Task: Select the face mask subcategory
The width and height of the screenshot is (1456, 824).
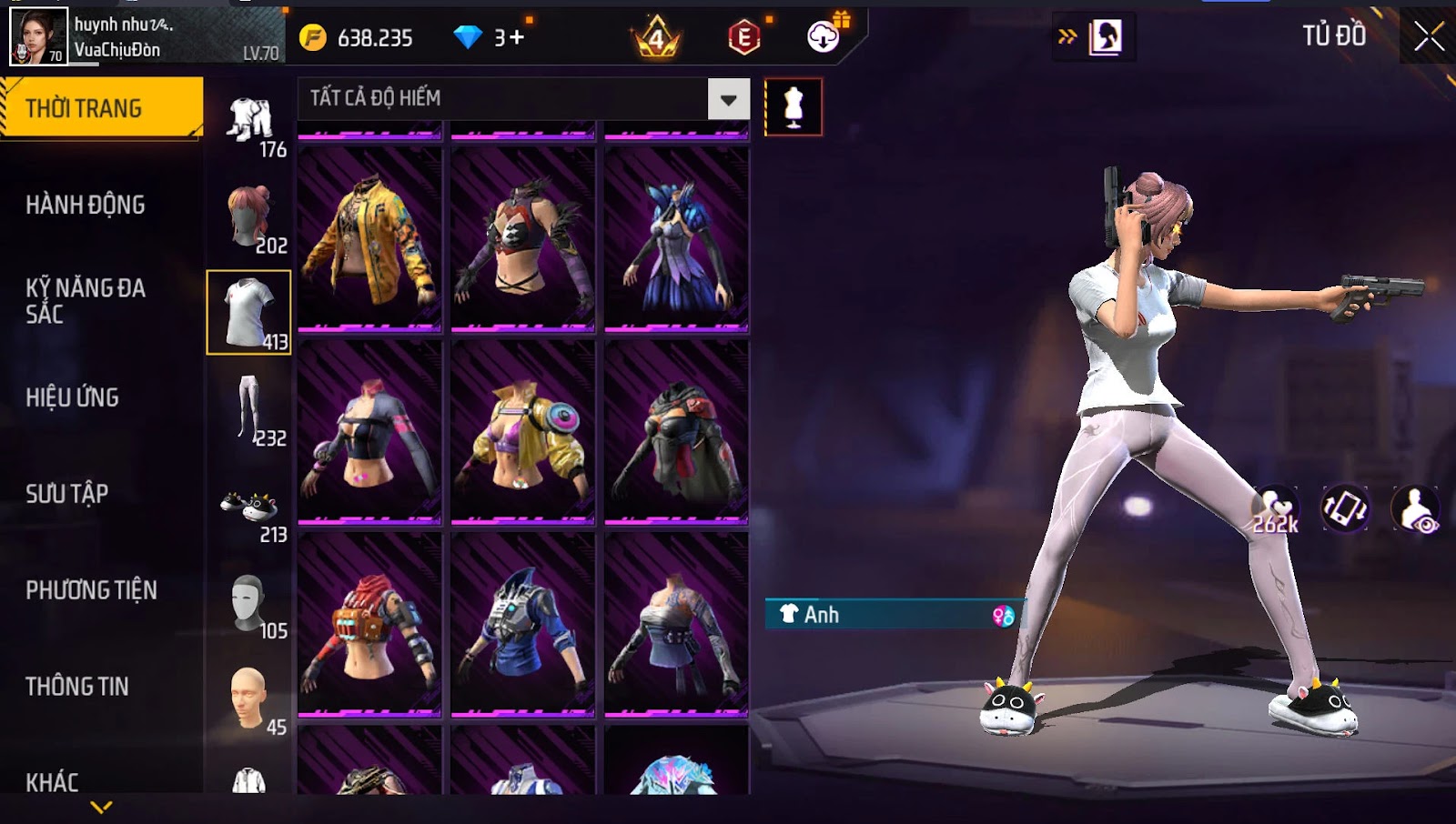Action: point(248,602)
